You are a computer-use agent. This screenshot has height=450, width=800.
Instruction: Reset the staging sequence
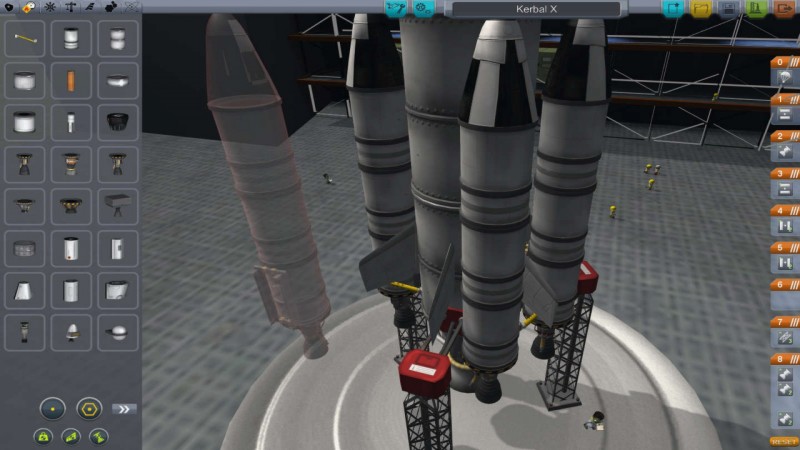click(x=782, y=441)
